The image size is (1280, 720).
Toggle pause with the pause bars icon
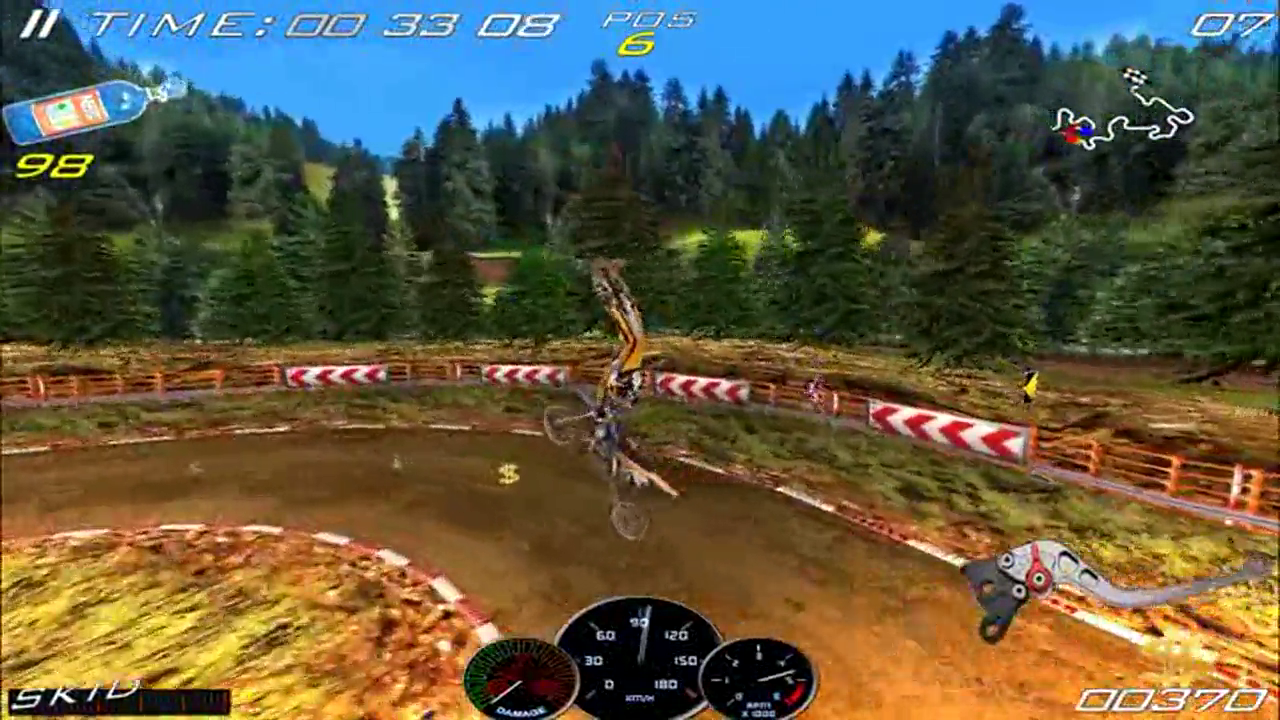pyautogui.click(x=38, y=22)
